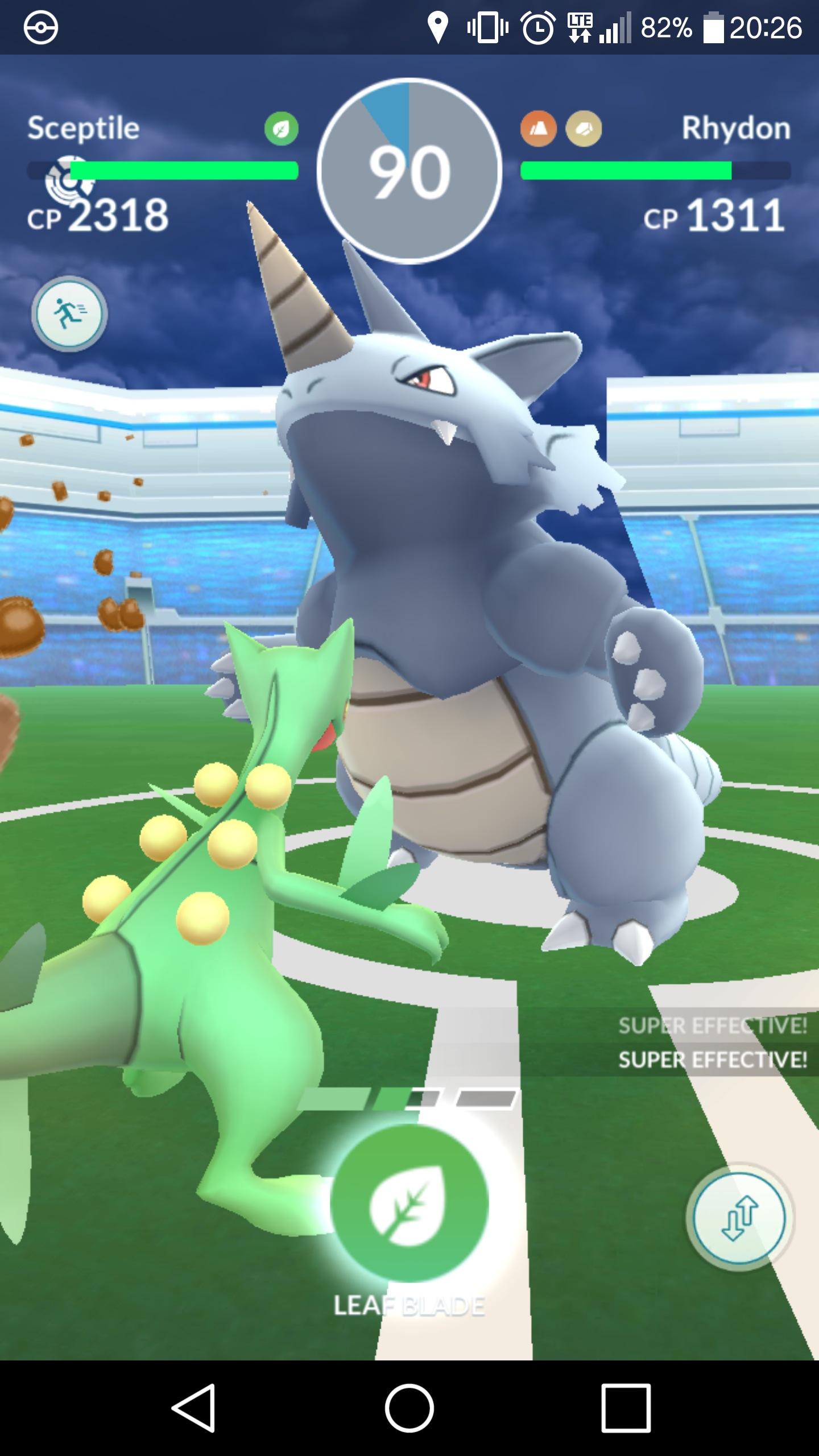The height and width of the screenshot is (1456, 819).
Task: Go back with Android back triangle
Action: coord(194,1408)
